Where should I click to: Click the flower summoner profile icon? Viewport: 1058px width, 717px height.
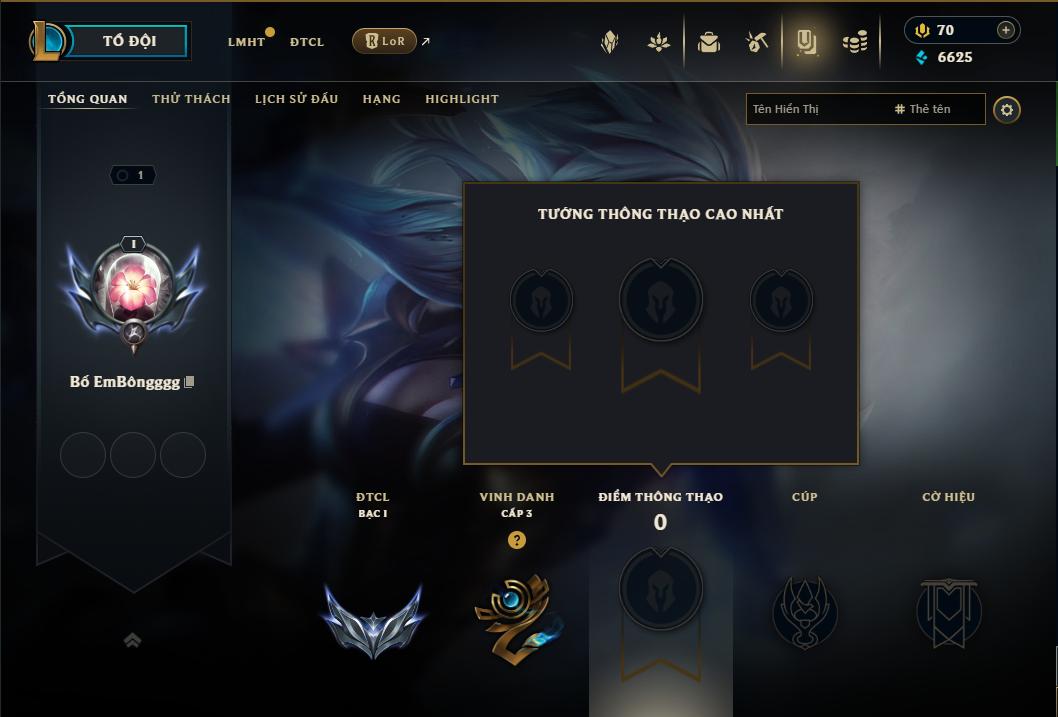tap(134, 287)
